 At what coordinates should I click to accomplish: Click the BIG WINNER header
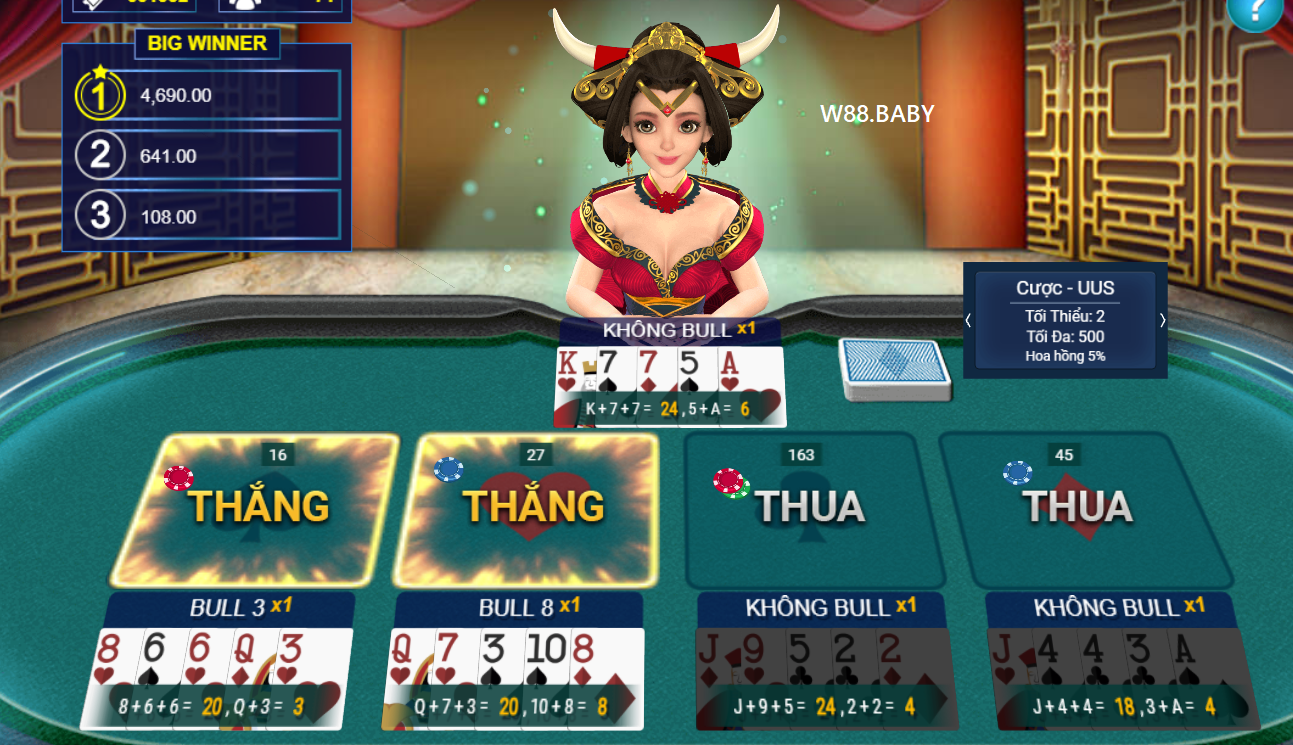coord(206,43)
